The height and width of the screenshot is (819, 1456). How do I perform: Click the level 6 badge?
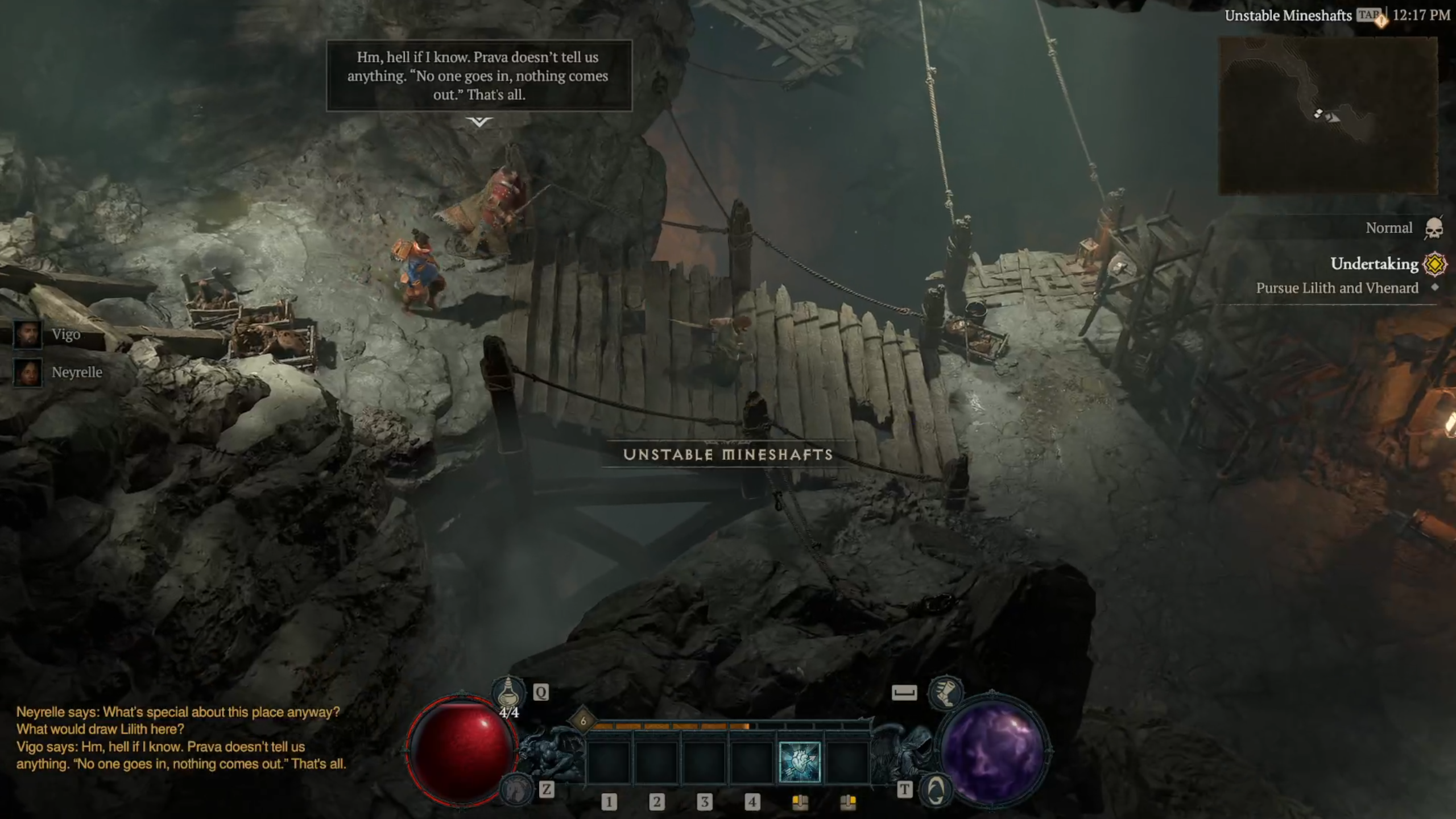[x=583, y=721]
